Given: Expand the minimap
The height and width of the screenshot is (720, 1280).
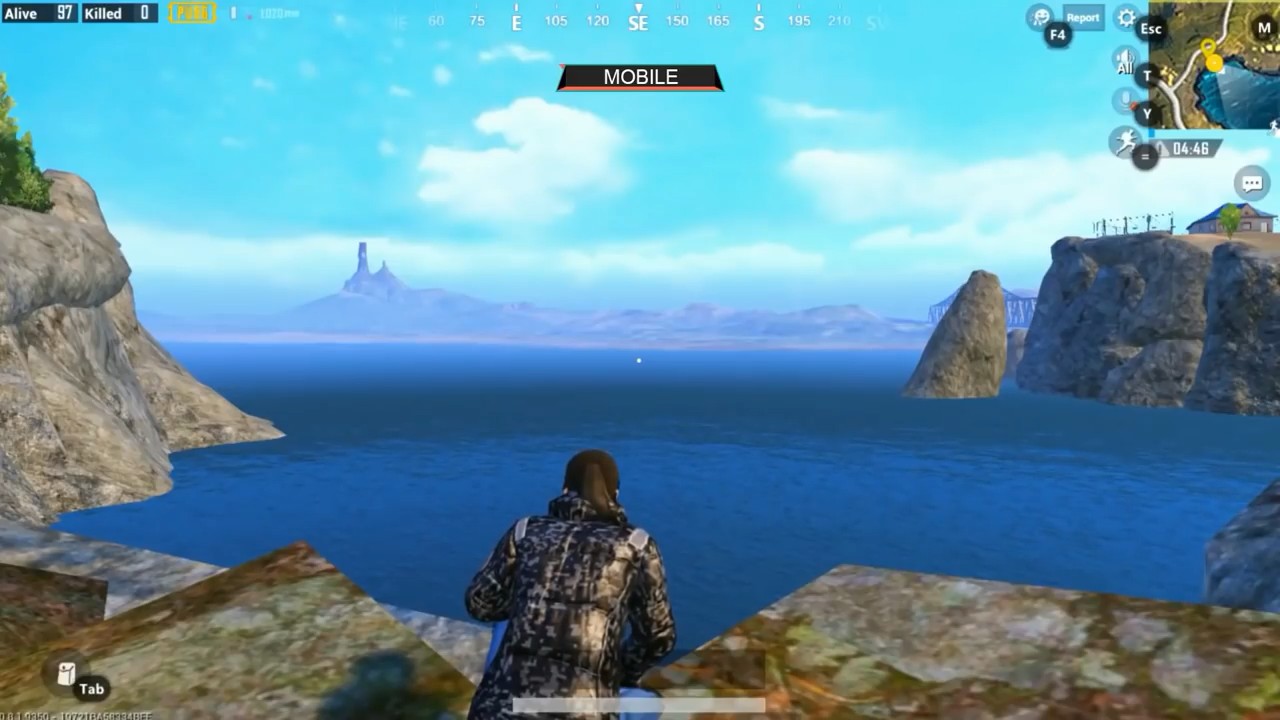Looking at the screenshot, I should [x=1214, y=66].
